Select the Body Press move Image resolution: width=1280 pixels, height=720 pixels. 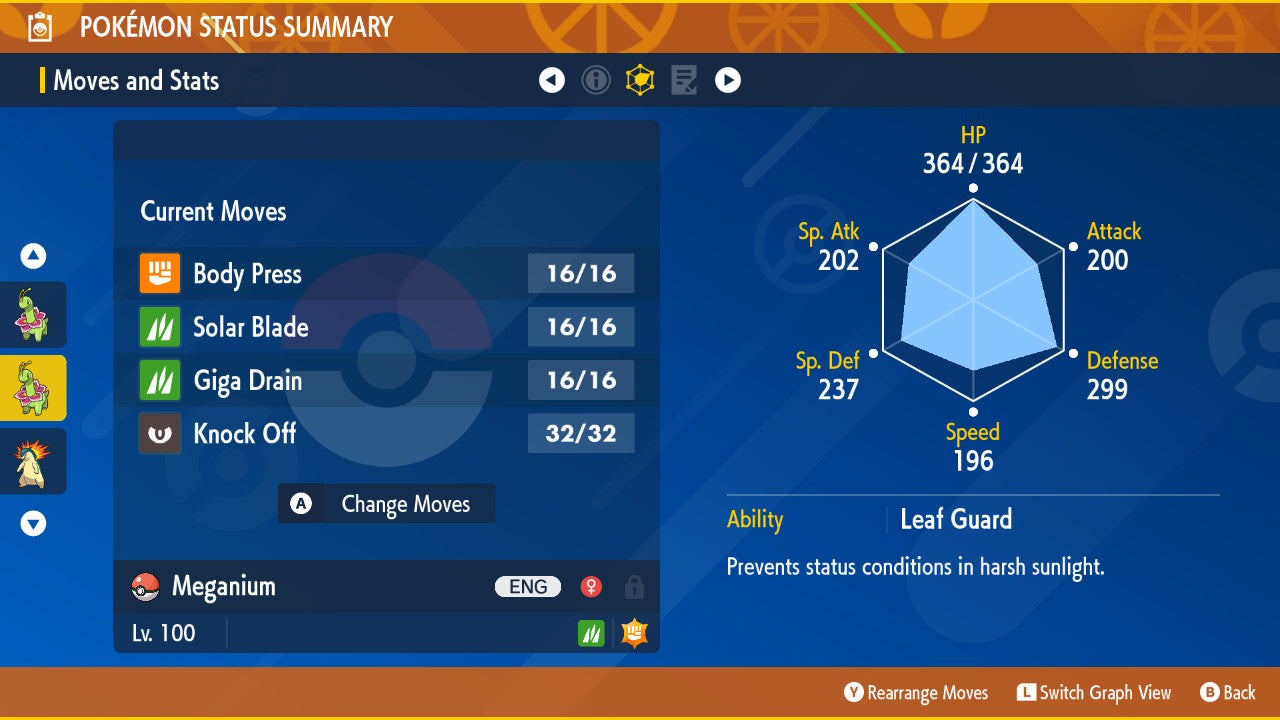coord(386,274)
